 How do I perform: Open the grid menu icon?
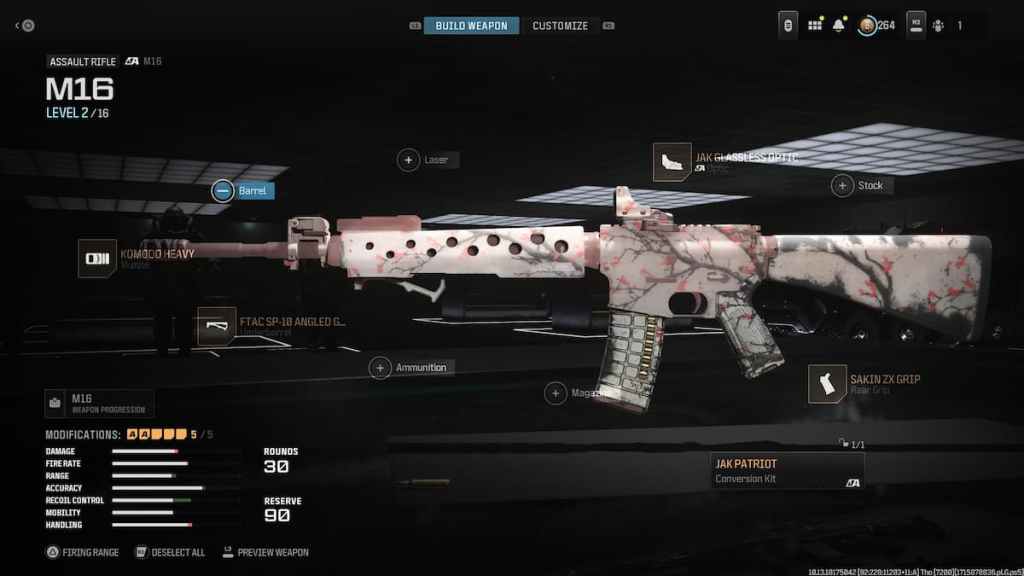(x=814, y=25)
